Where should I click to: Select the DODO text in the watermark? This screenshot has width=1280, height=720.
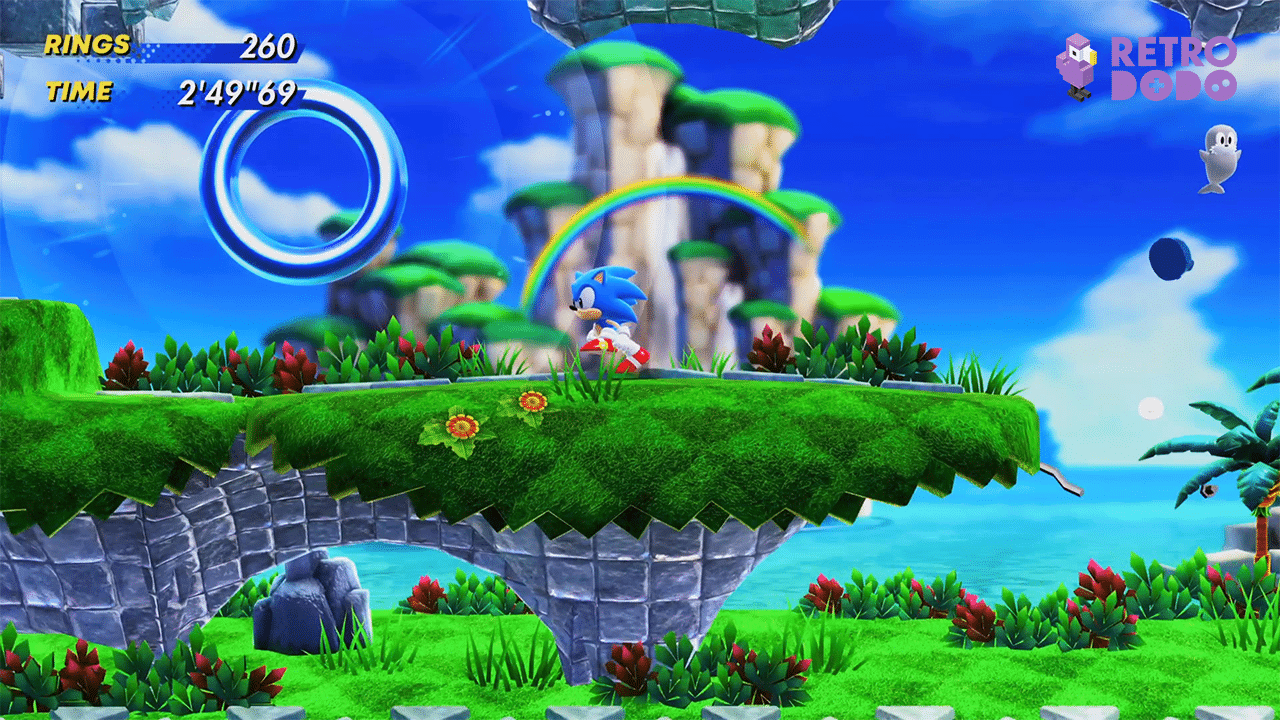click(1175, 85)
